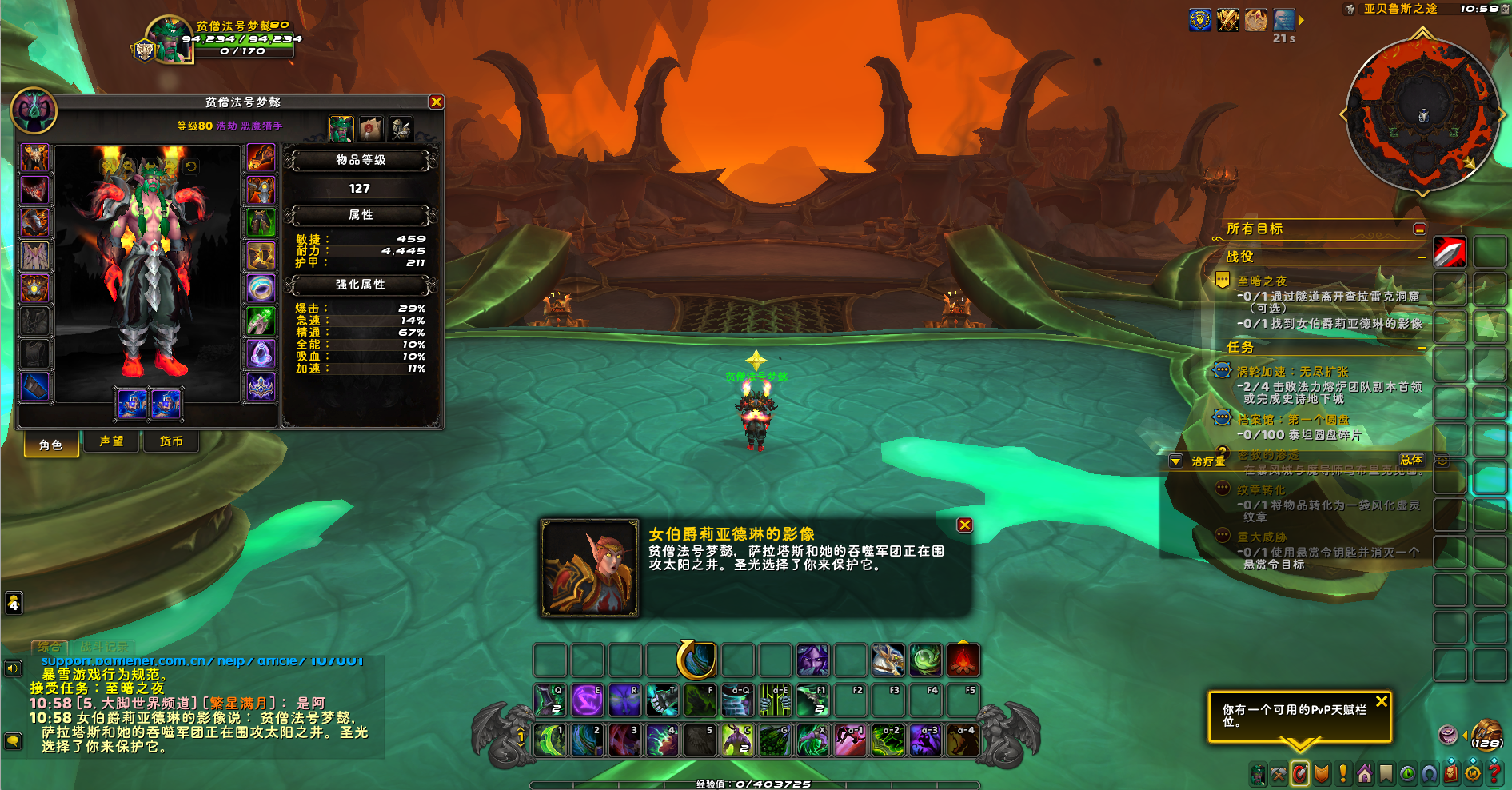Collapse the 所有目标 objectives tracker

point(1419,229)
